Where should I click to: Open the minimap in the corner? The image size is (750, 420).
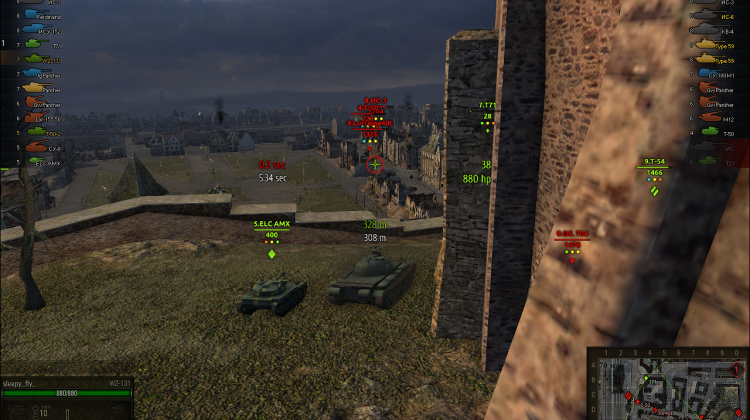(667, 383)
